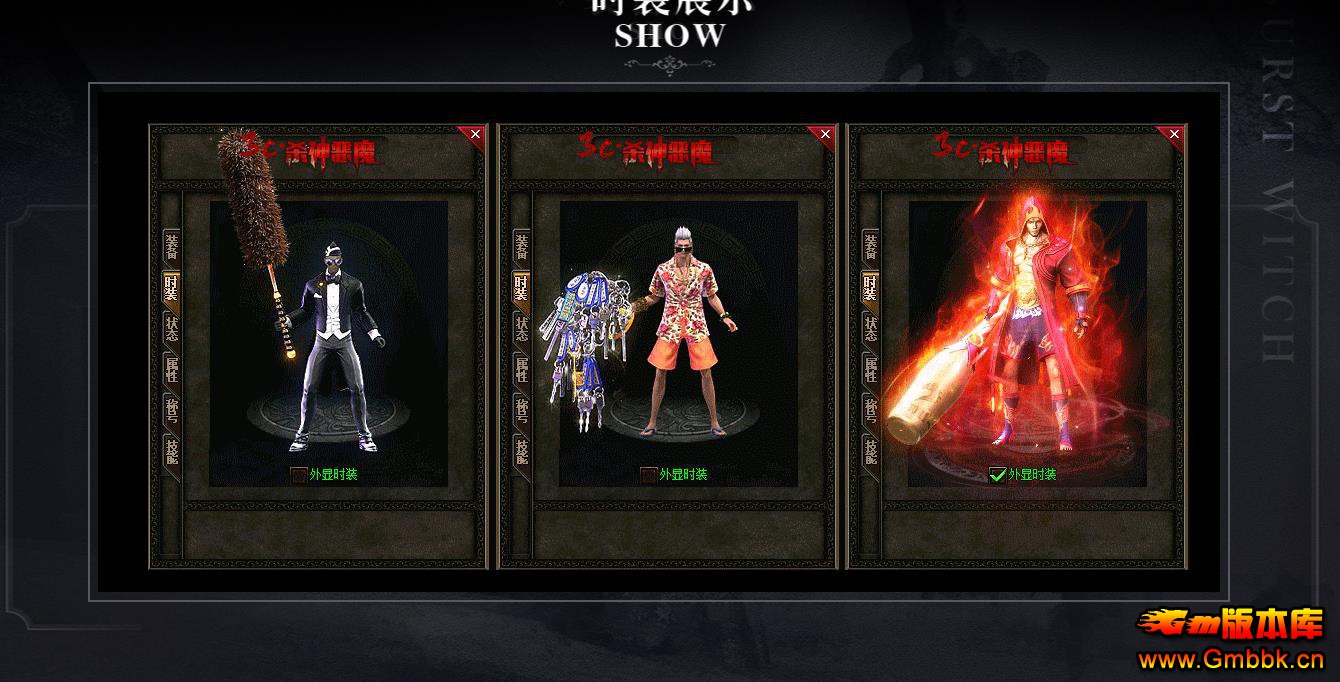
Task: Switch to 状态 tab in the tuxedo panel
Action: click(171, 329)
